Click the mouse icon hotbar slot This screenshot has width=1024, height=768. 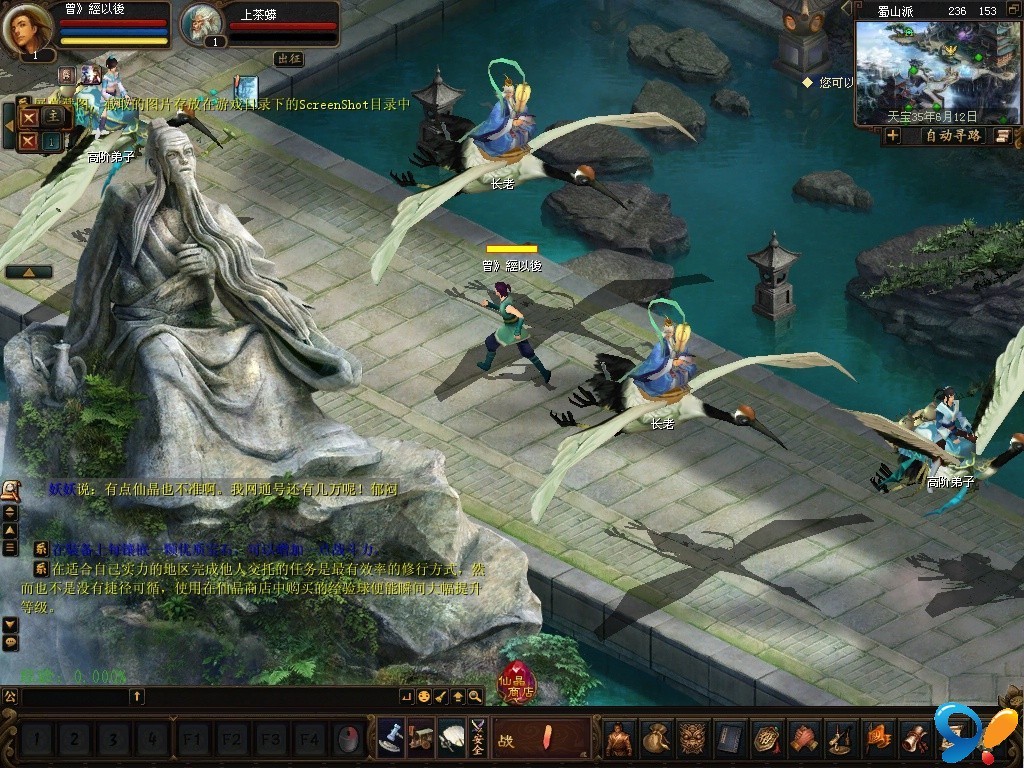click(348, 740)
